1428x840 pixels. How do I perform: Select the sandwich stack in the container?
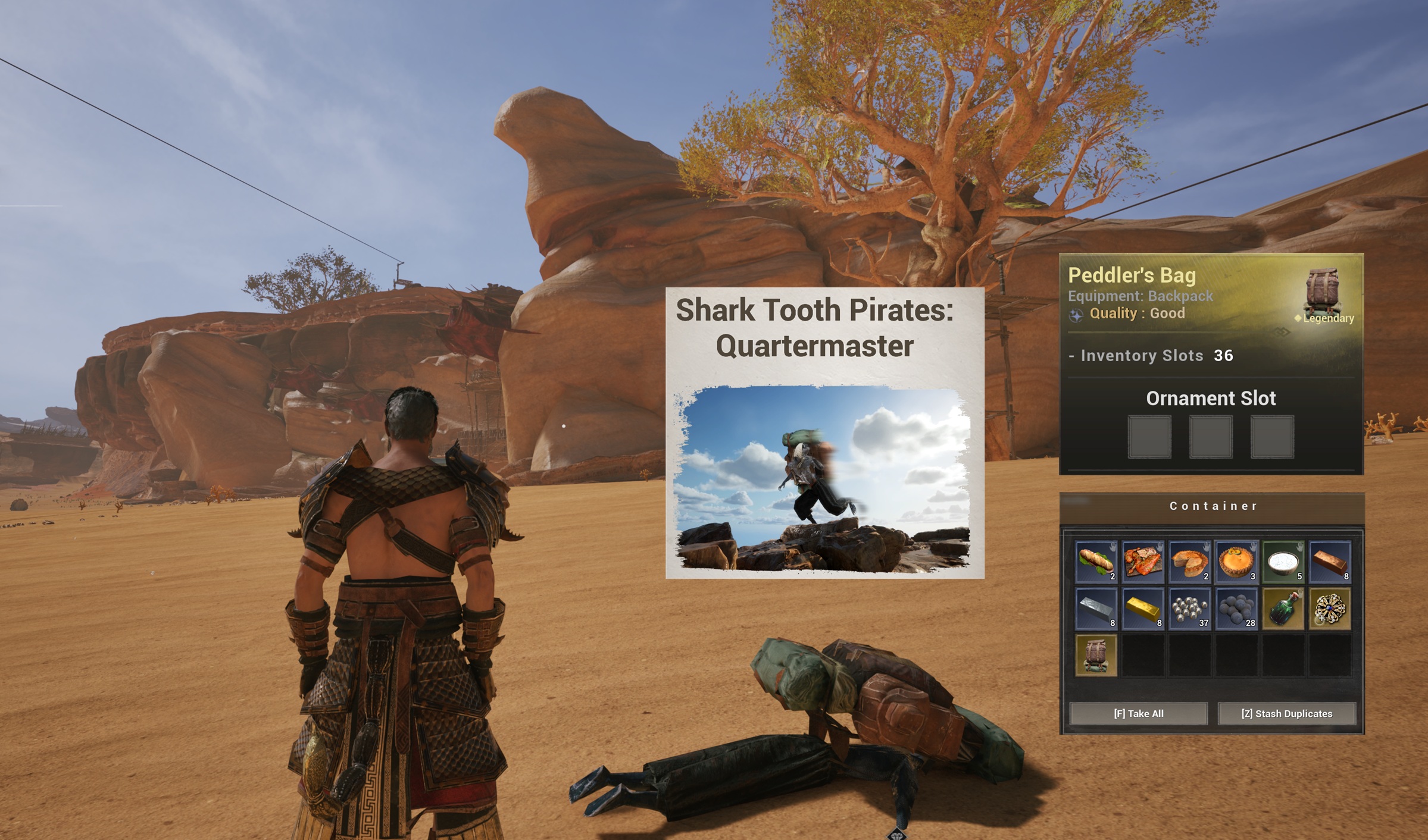[x=1096, y=562]
